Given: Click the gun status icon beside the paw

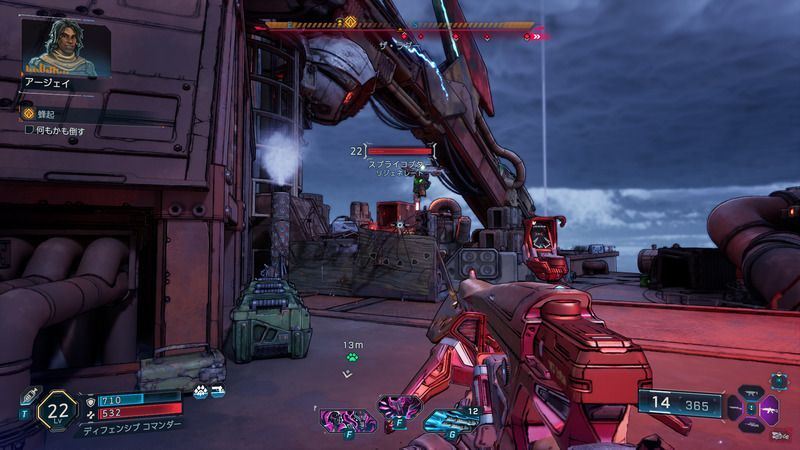Looking at the screenshot, I should [217, 392].
